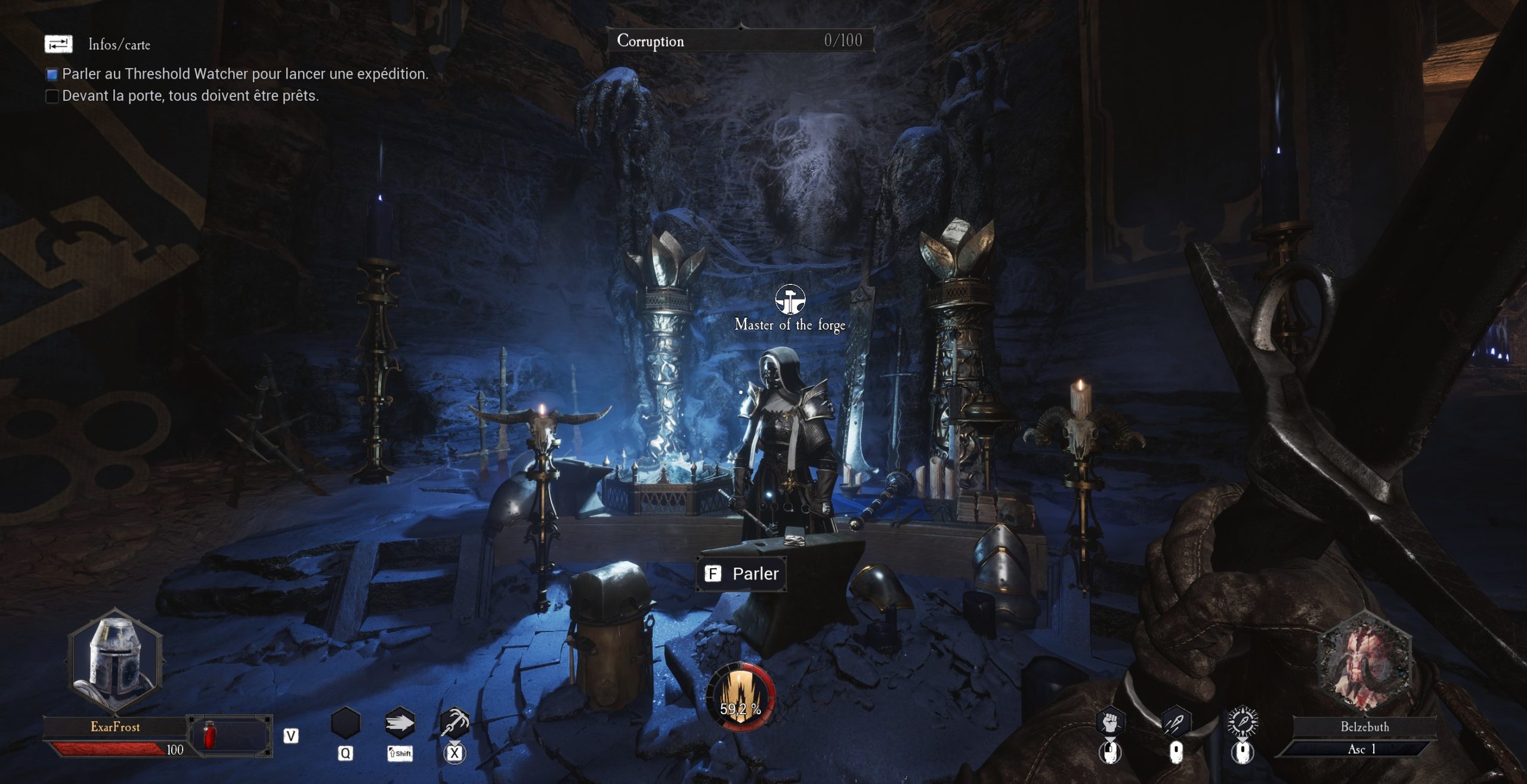This screenshot has width=1527, height=784.
Task: Activate the dash arrow ability icon
Action: 399,724
